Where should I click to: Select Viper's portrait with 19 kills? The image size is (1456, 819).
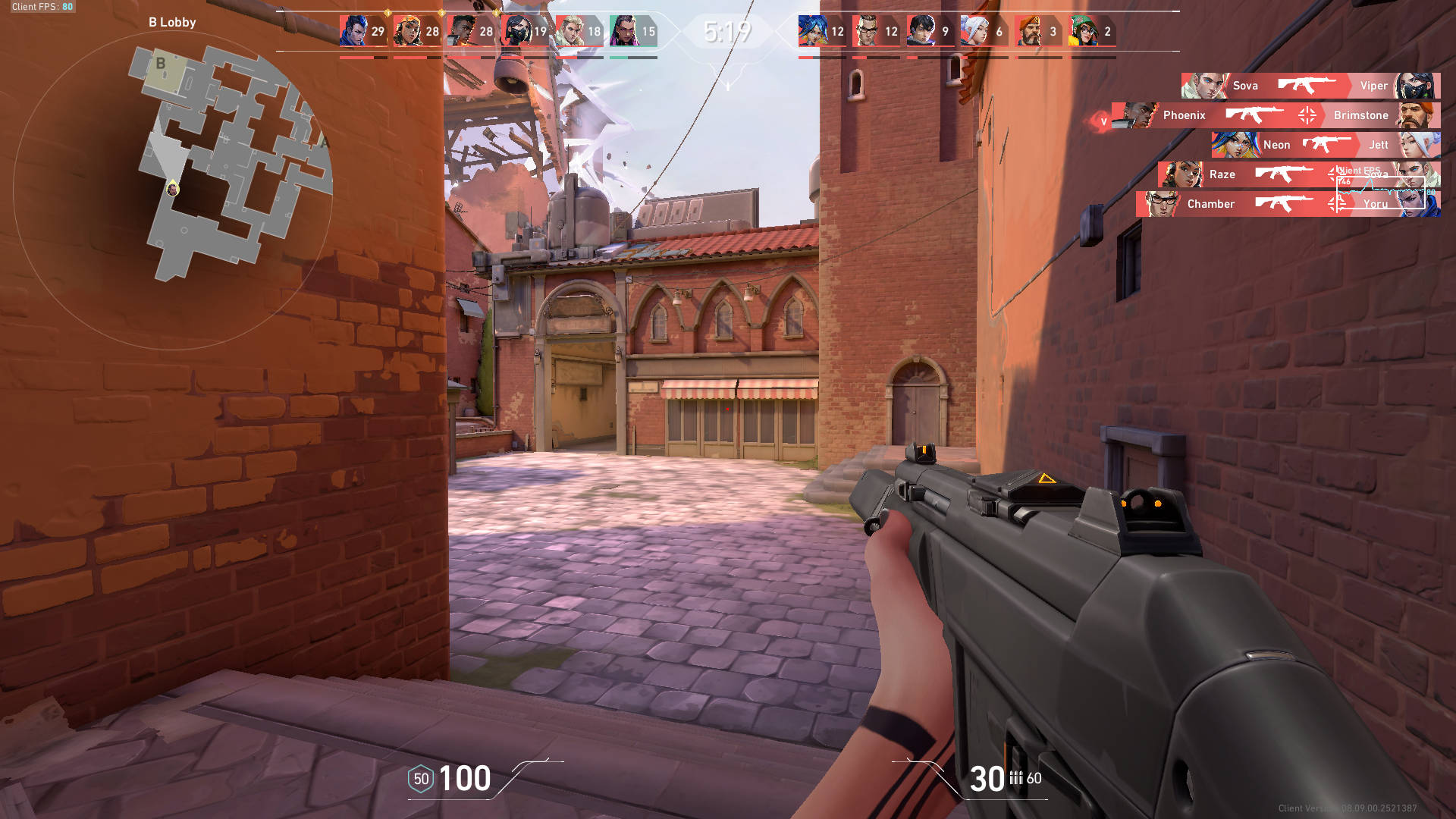click(516, 31)
